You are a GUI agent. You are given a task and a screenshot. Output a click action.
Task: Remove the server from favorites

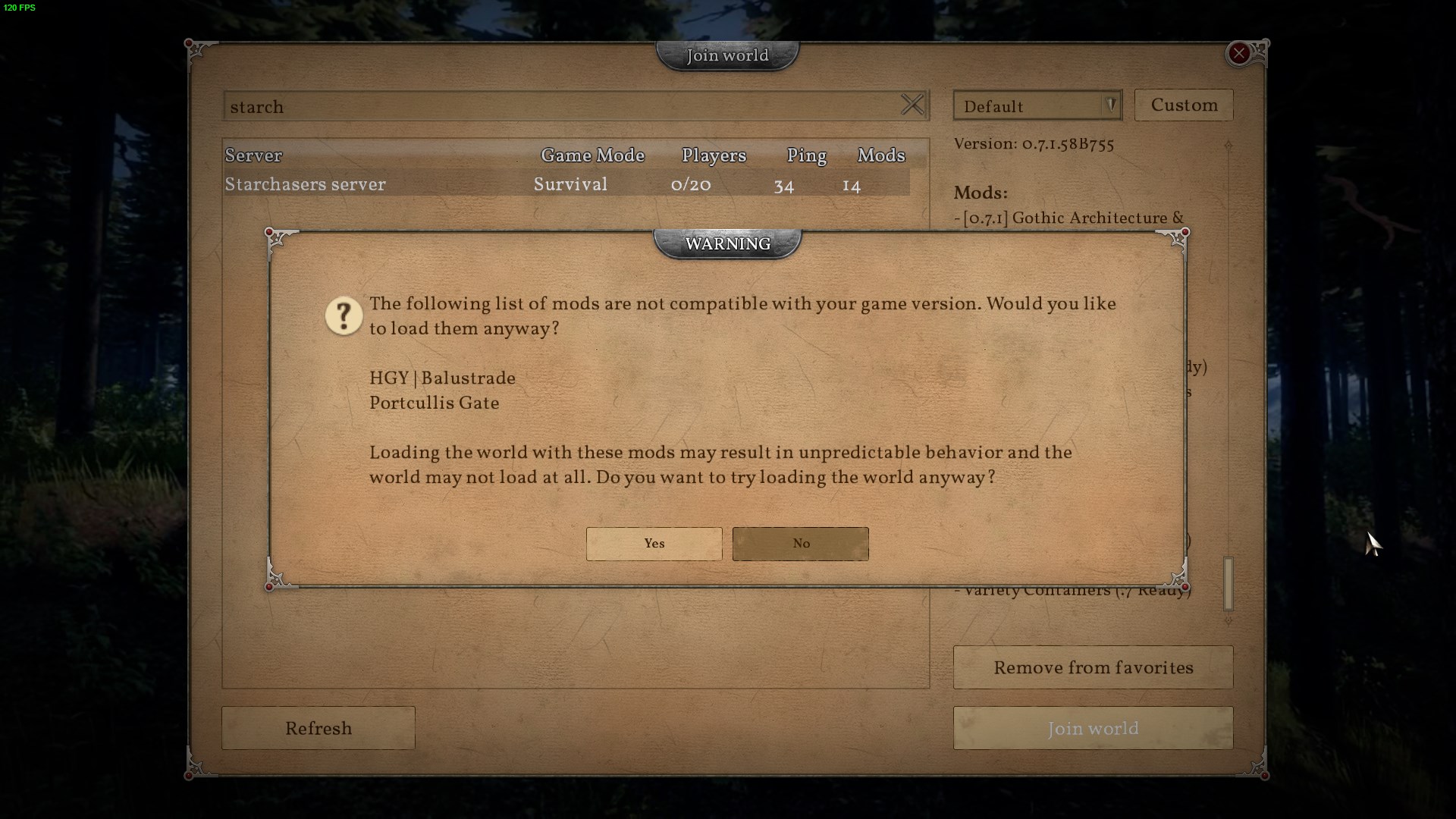(x=1093, y=667)
